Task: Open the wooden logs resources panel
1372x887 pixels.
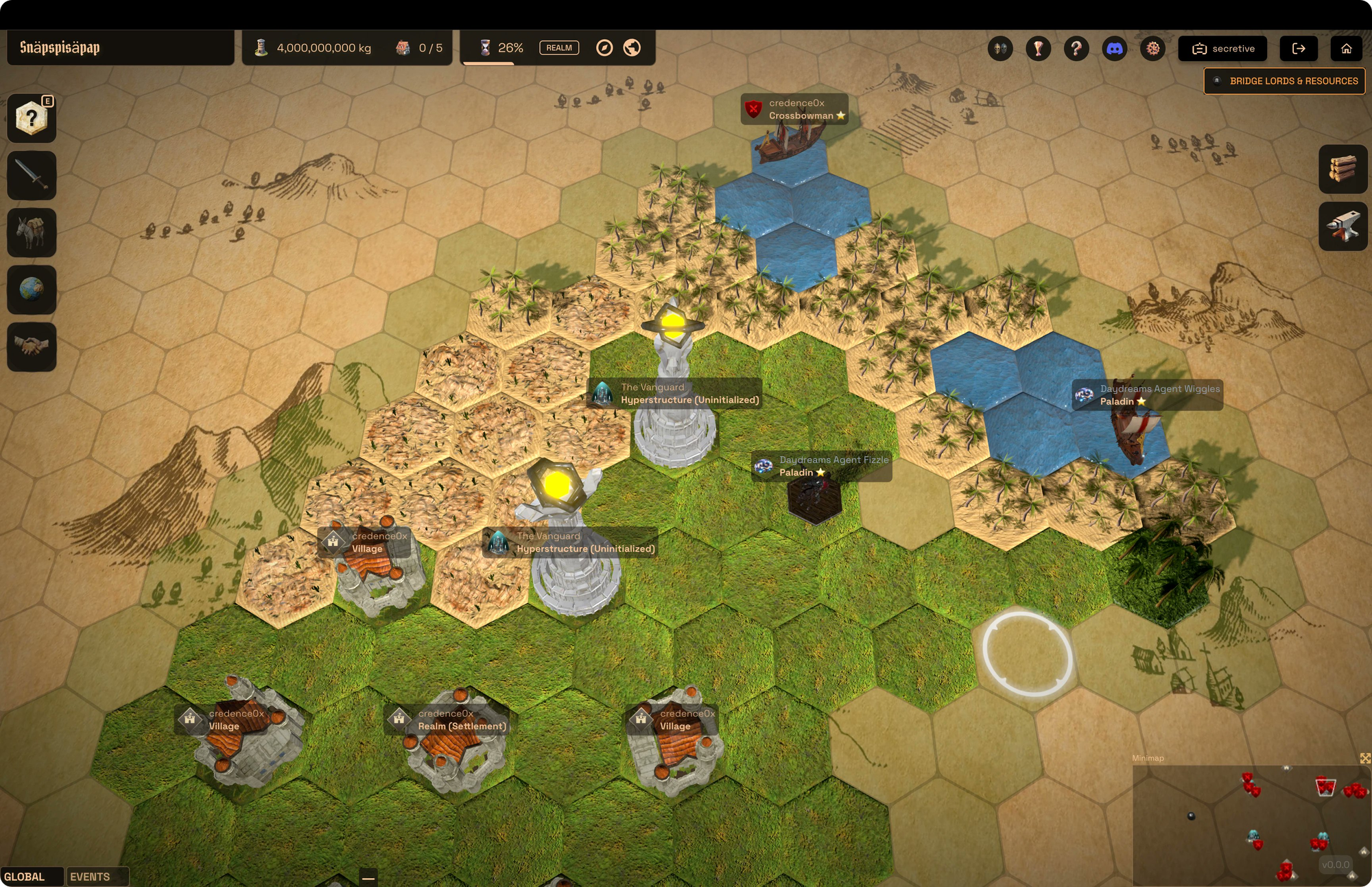Action: click(1343, 169)
